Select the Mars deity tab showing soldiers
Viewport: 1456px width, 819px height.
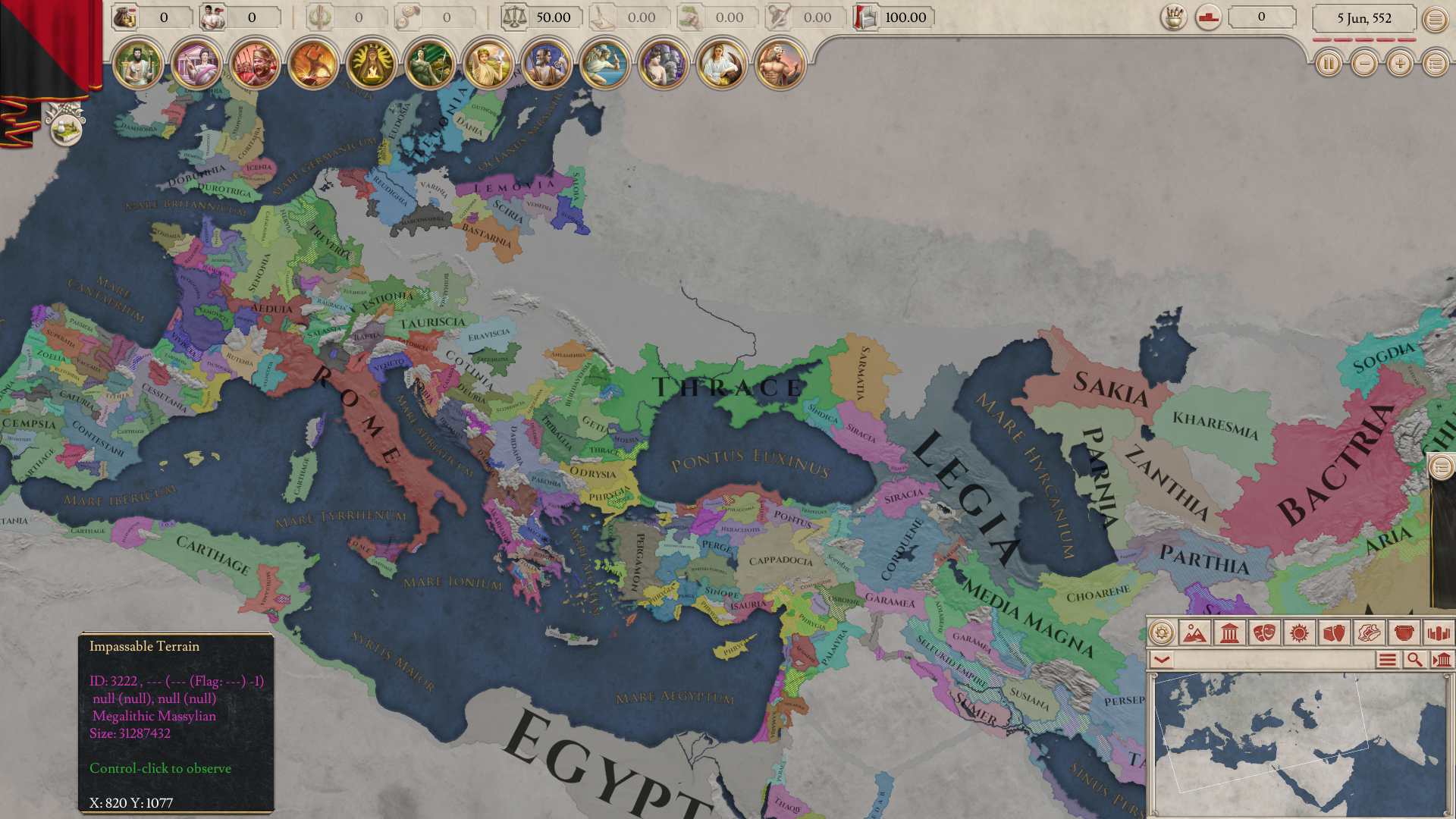click(255, 64)
